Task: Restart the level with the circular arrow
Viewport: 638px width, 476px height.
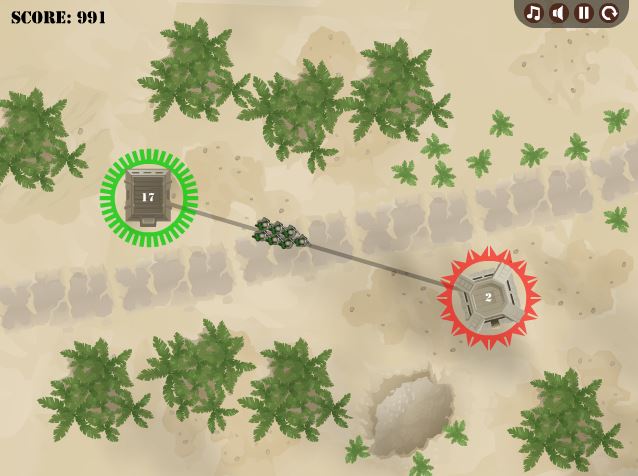Action: tap(609, 13)
